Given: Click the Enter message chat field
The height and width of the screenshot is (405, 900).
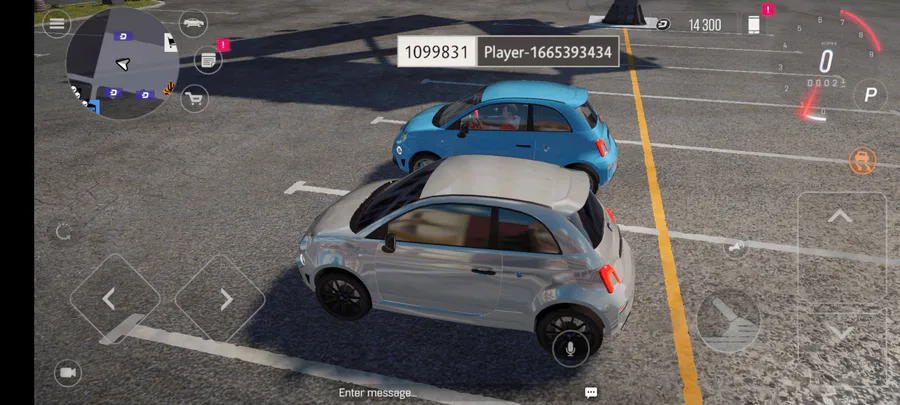Looking at the screenshot, I should (378, 393).
